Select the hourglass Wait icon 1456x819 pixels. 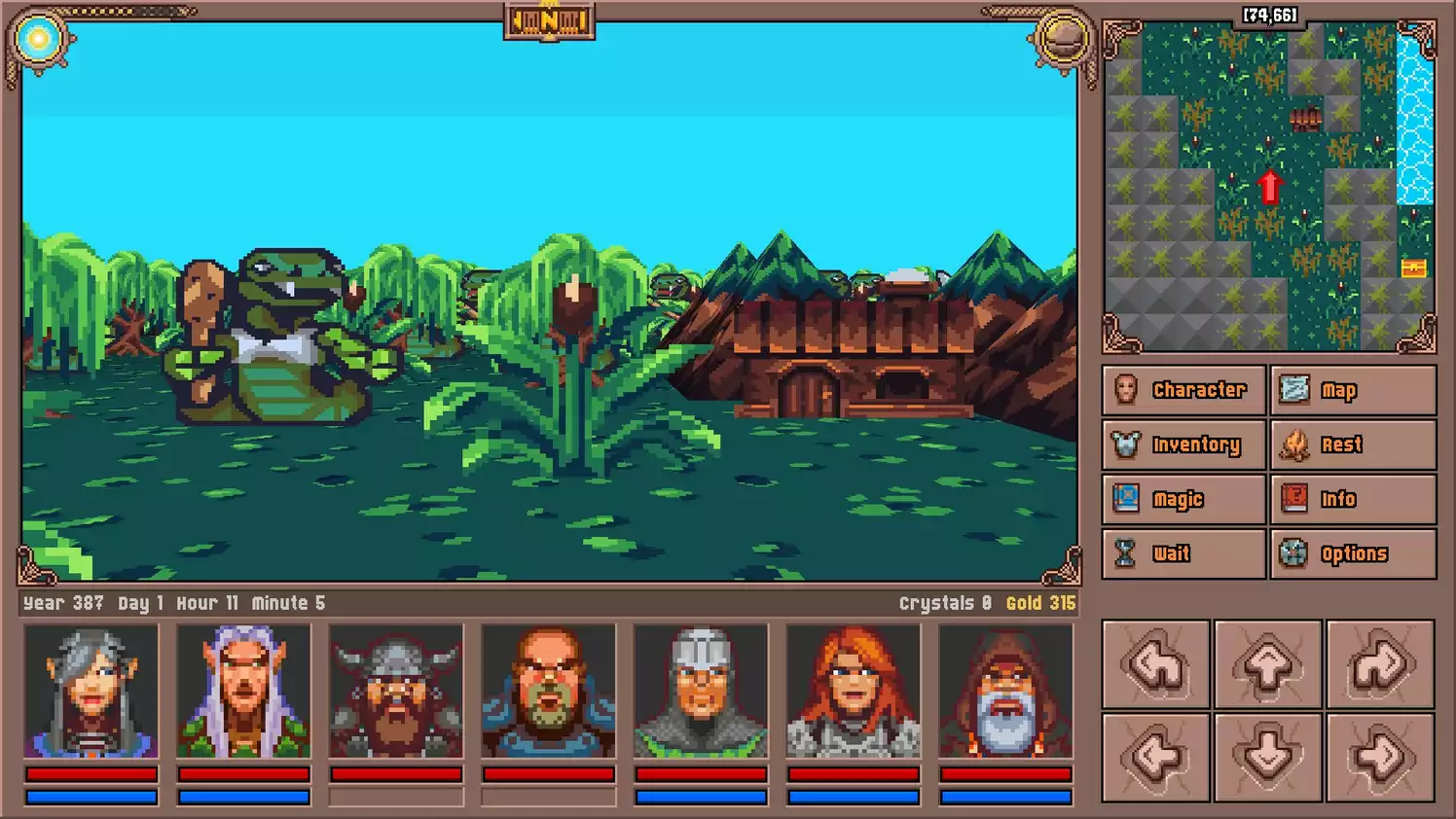[1127, 553]
